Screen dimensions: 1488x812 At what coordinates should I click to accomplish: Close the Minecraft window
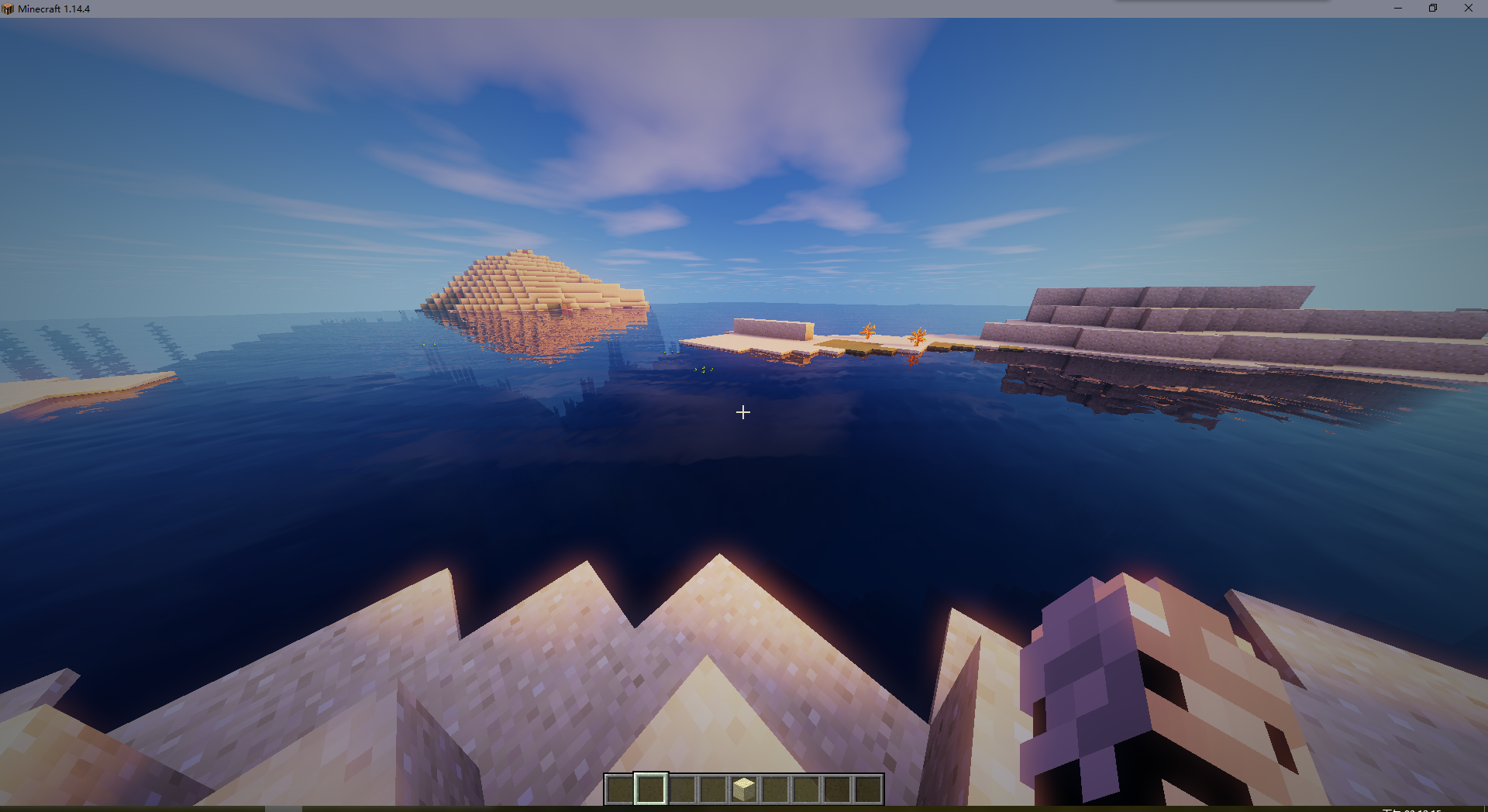click(1468, 9)
